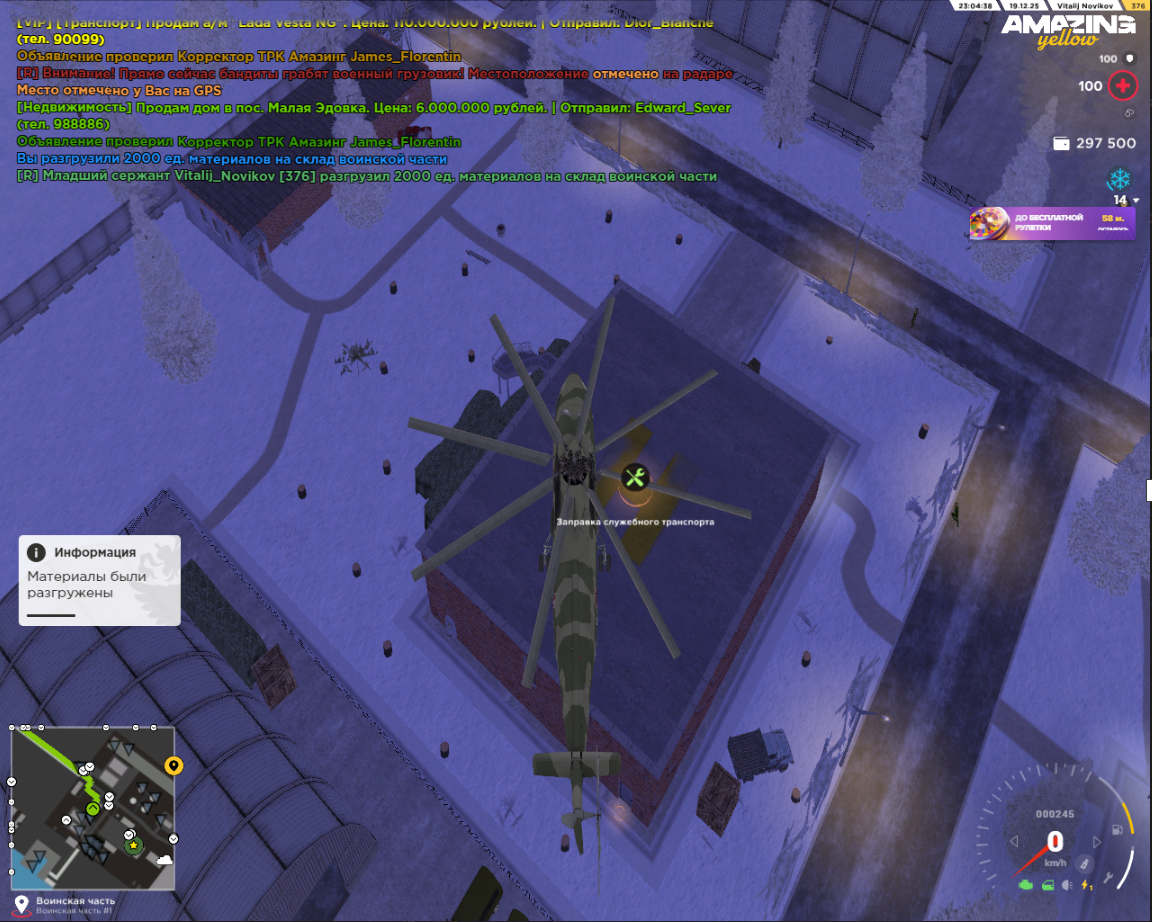Screen dimensions: 1152x922
Task: Toggle the headlights indicator
Action: pos(1067,885)
